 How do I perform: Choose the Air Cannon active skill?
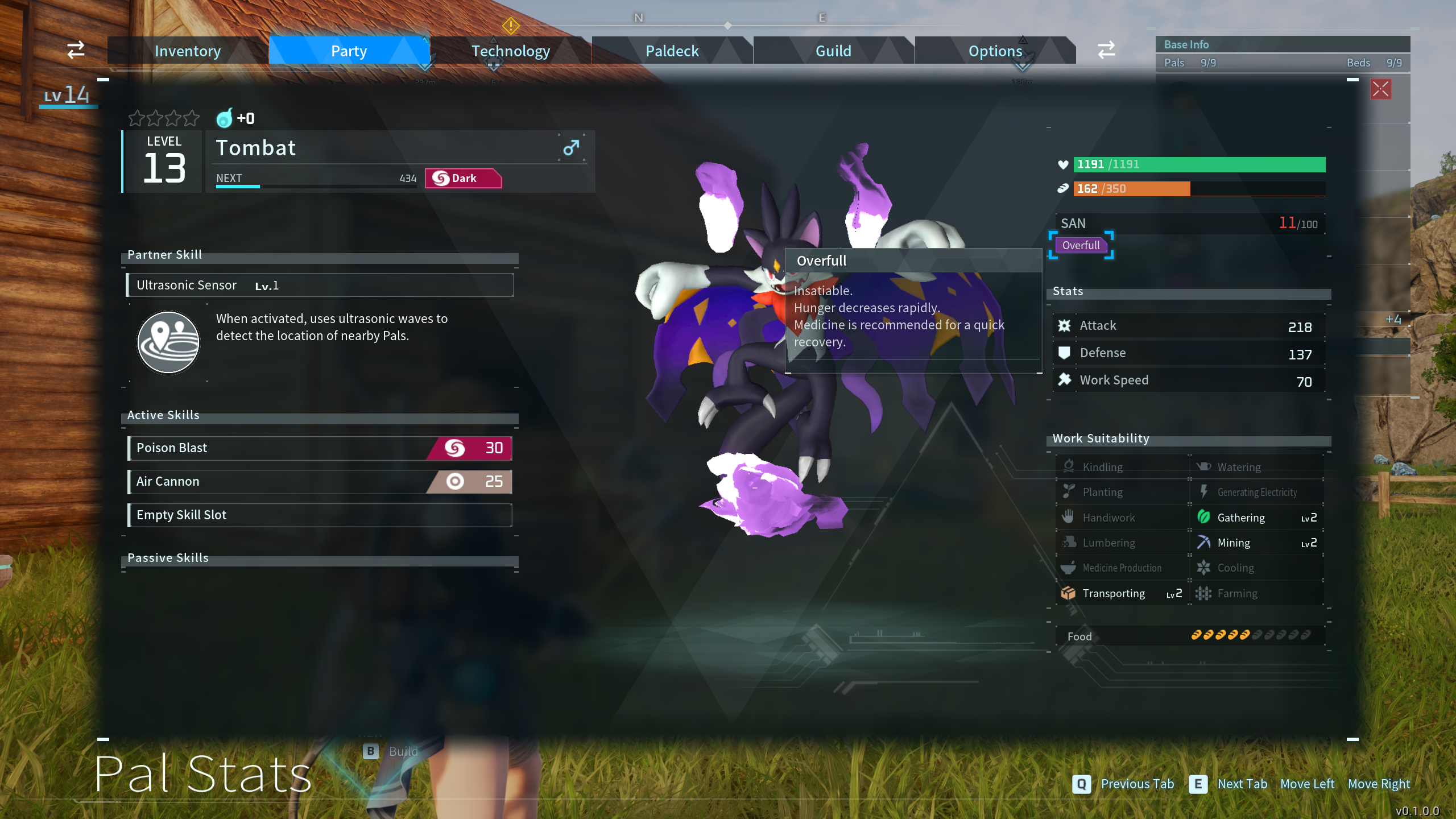click(x=320, y=482)
